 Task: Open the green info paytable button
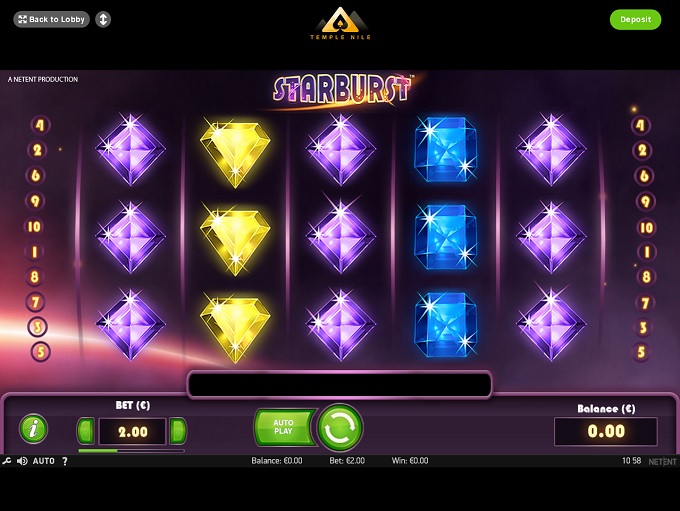(x=33, y=430)
